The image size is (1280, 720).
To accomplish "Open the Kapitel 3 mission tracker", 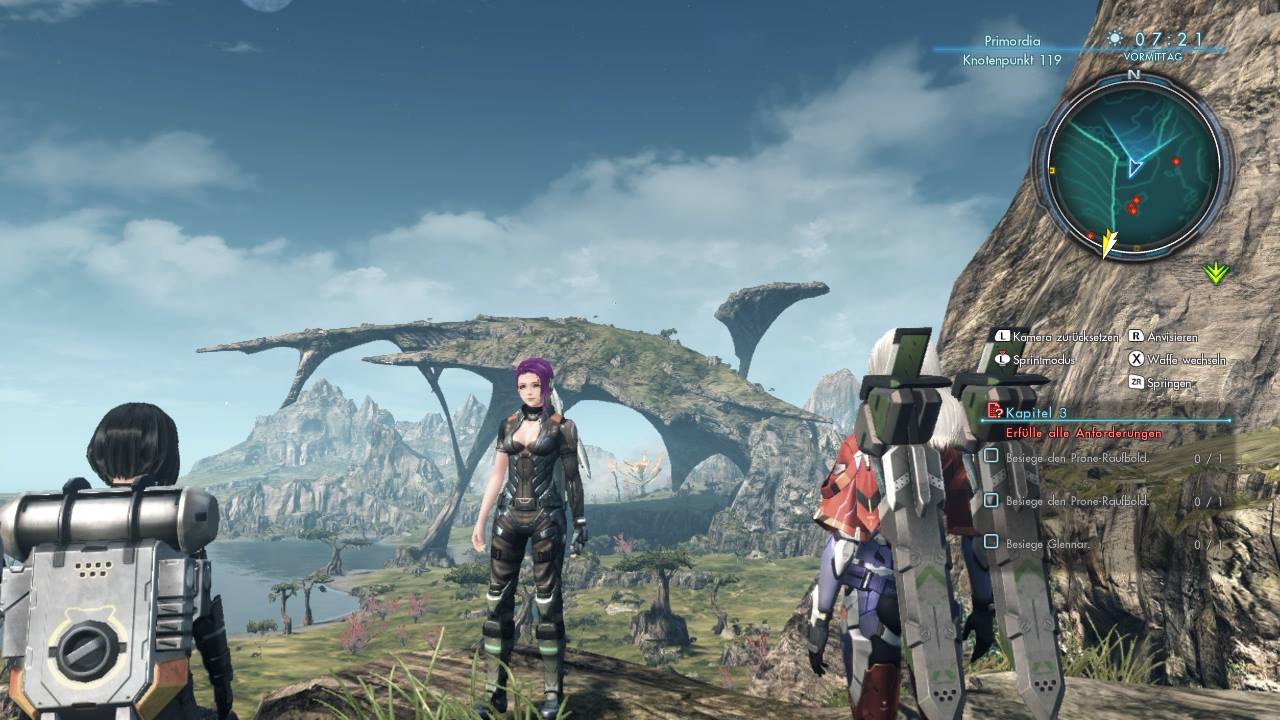I will (x=1036, y=412).
